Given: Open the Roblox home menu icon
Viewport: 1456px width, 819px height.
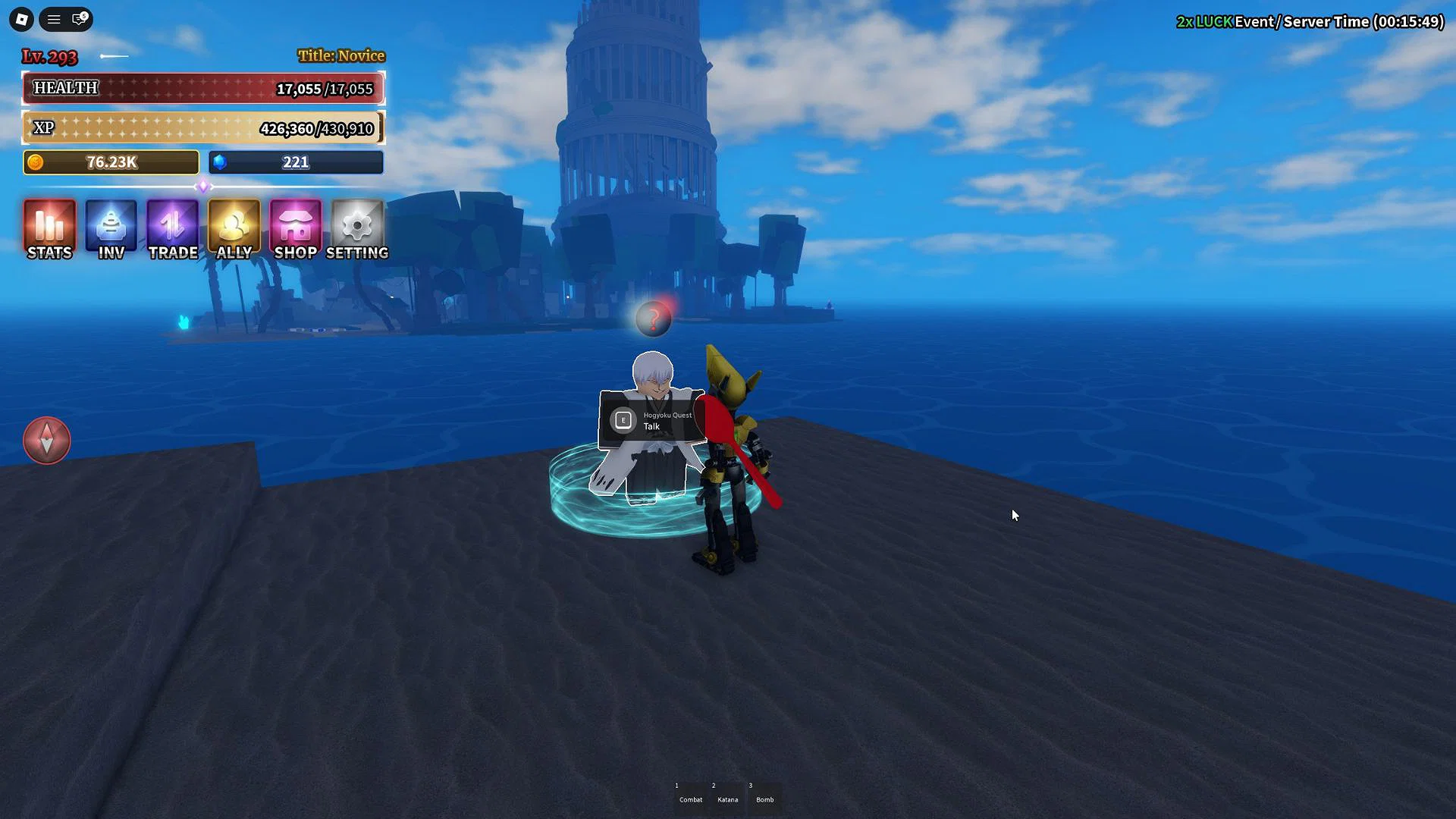Looking at the screenshot, I should [x=20, y=19].
